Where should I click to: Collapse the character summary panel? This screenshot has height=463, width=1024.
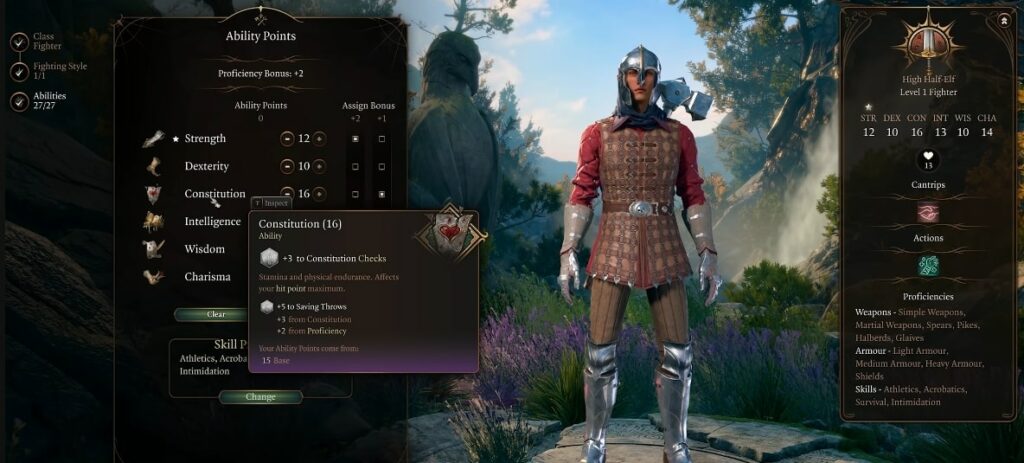pyautogui.click(x=1003, y=19)
